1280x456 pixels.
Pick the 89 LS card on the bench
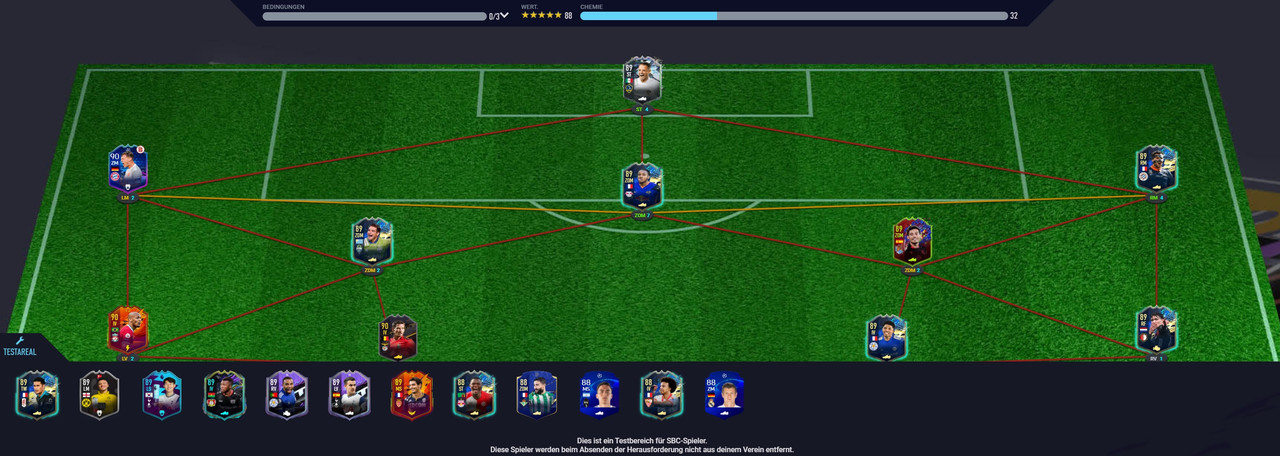click(x=161, y=395)
